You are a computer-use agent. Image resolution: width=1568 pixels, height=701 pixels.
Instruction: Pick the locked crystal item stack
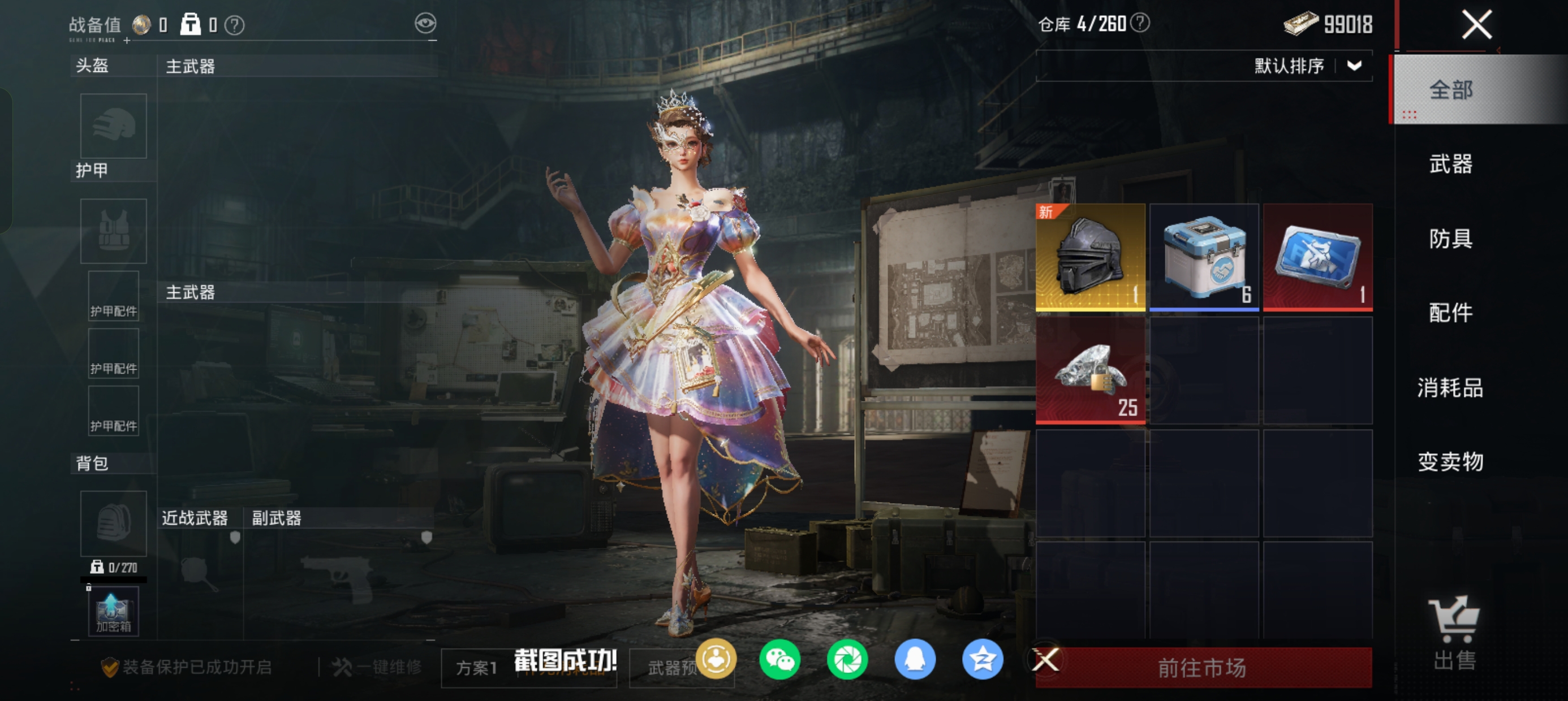click(1090, 370)
